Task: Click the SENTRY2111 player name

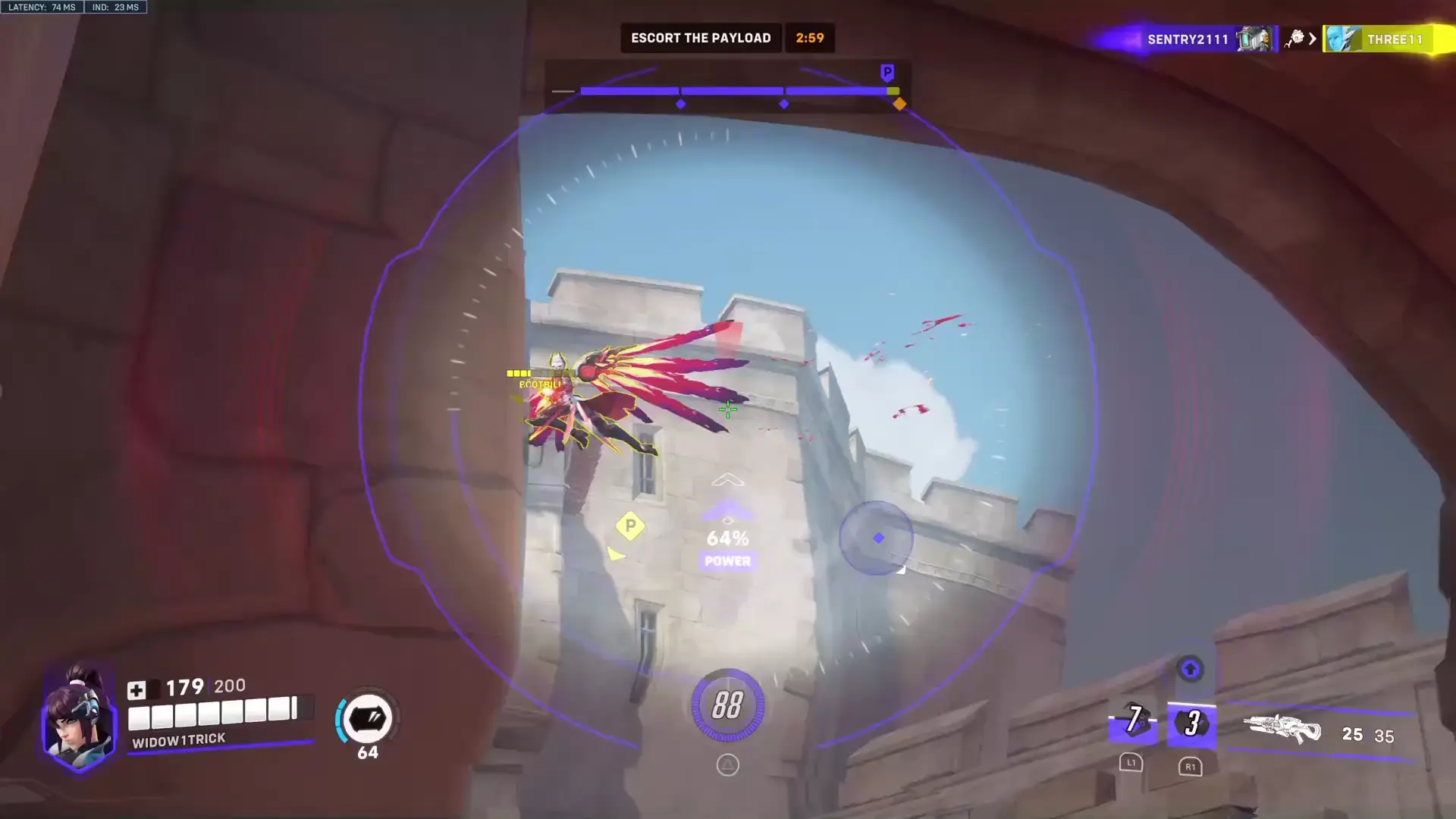Action: point(1188,39)
